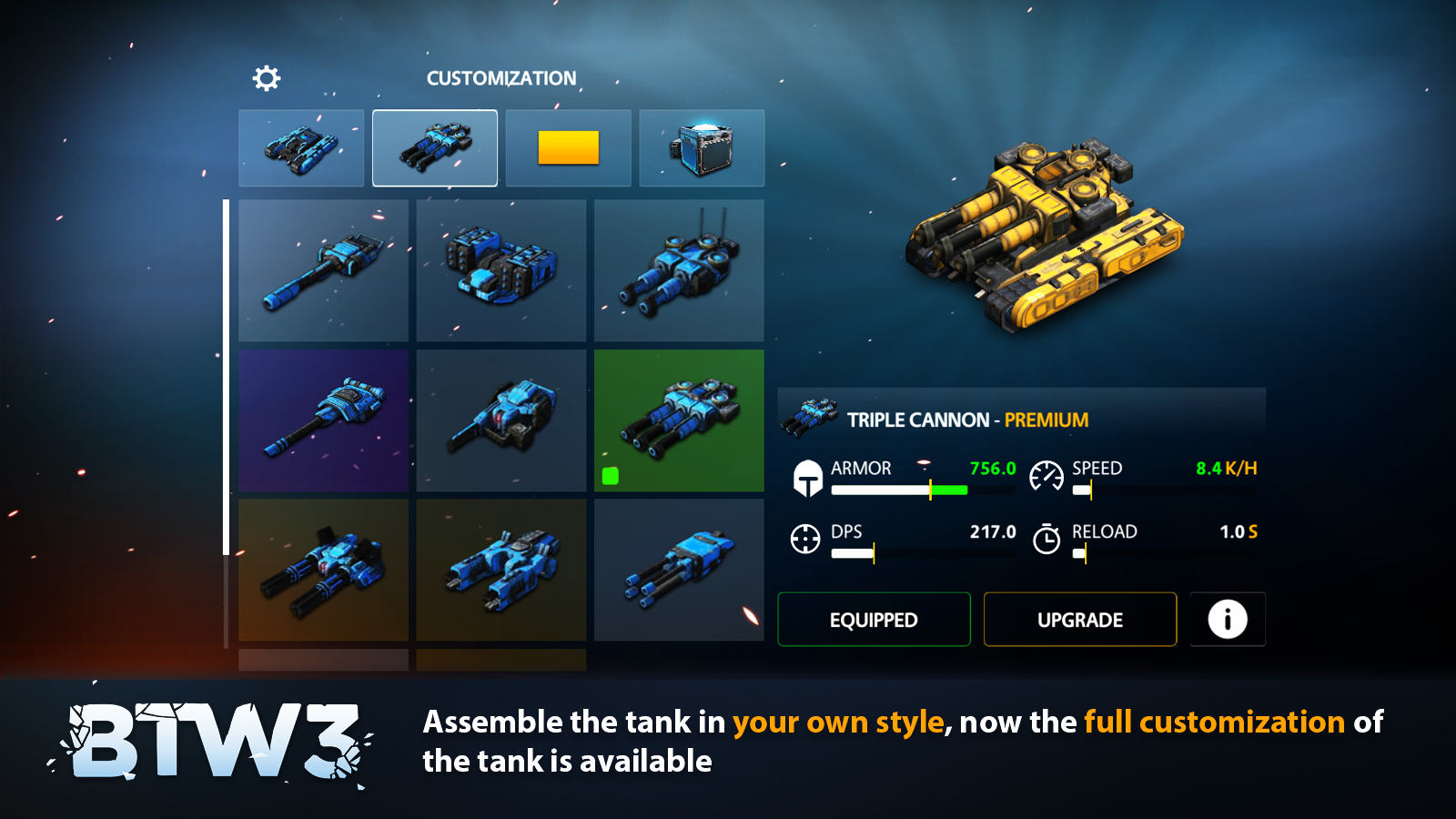Switch to the hull customization tab
The image size is (1456, 819).
click(x=300, y=147)
